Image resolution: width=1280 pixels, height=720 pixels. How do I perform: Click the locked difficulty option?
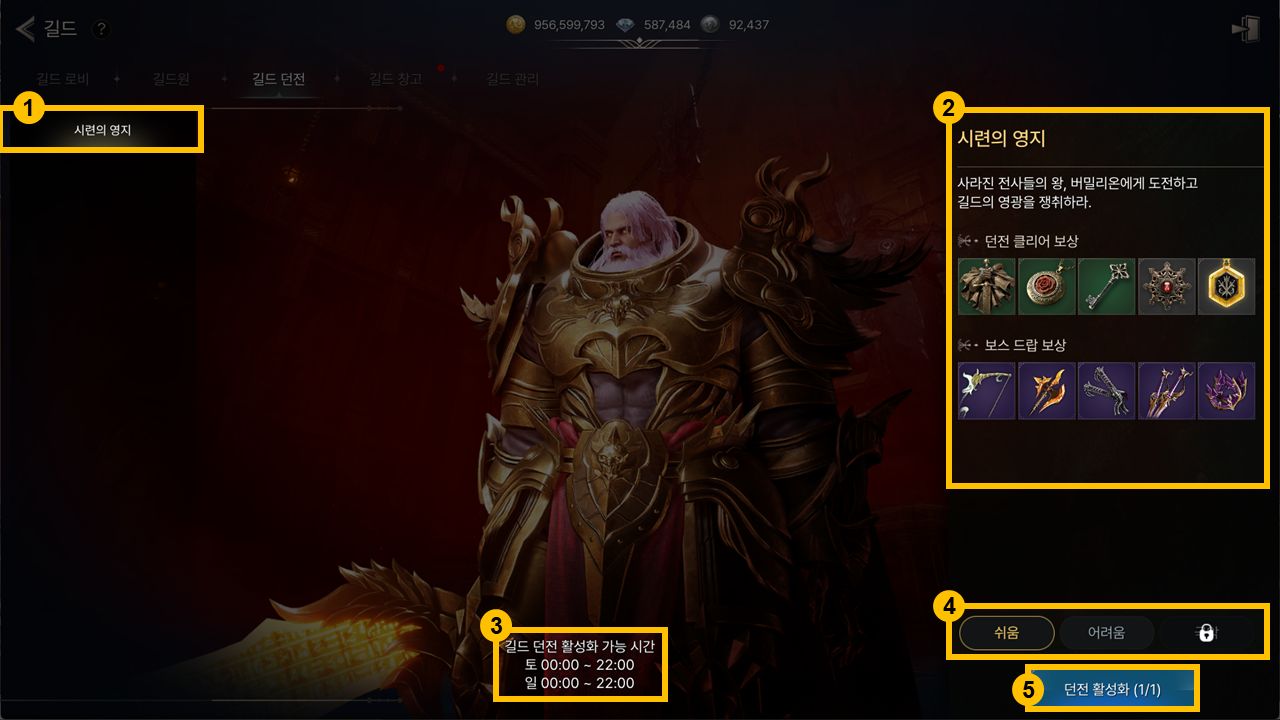coord(1206,632)
